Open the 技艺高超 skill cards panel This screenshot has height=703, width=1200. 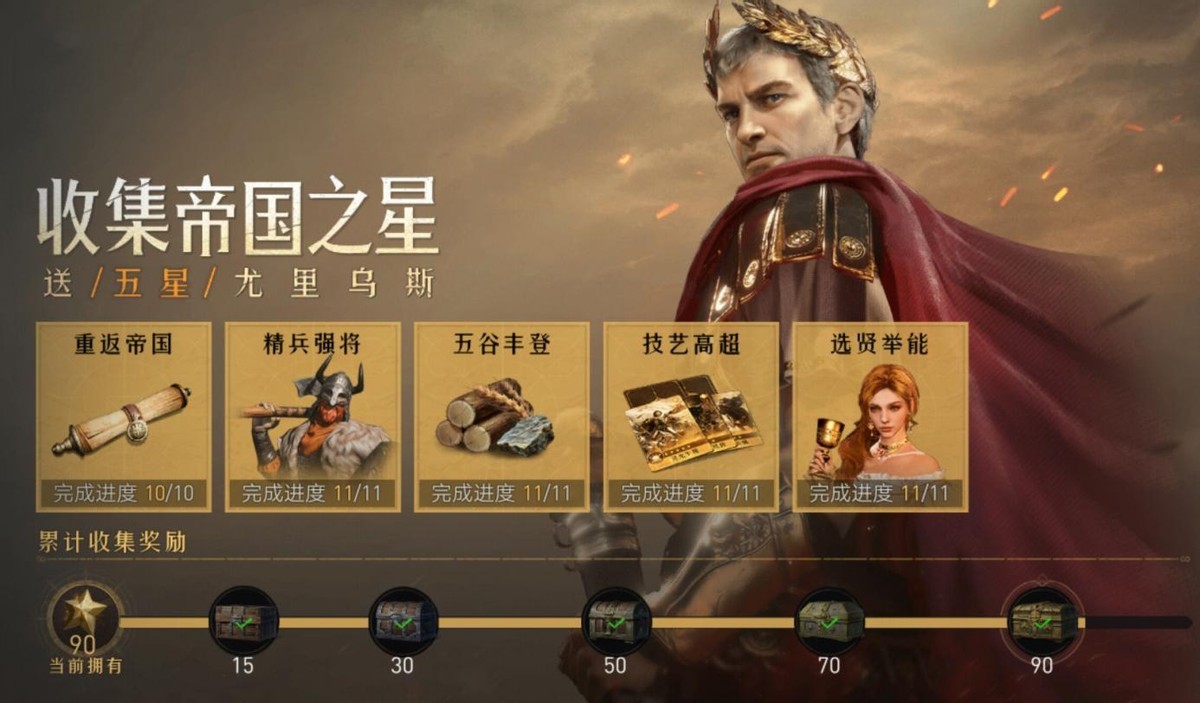click(x=691, y=417)
